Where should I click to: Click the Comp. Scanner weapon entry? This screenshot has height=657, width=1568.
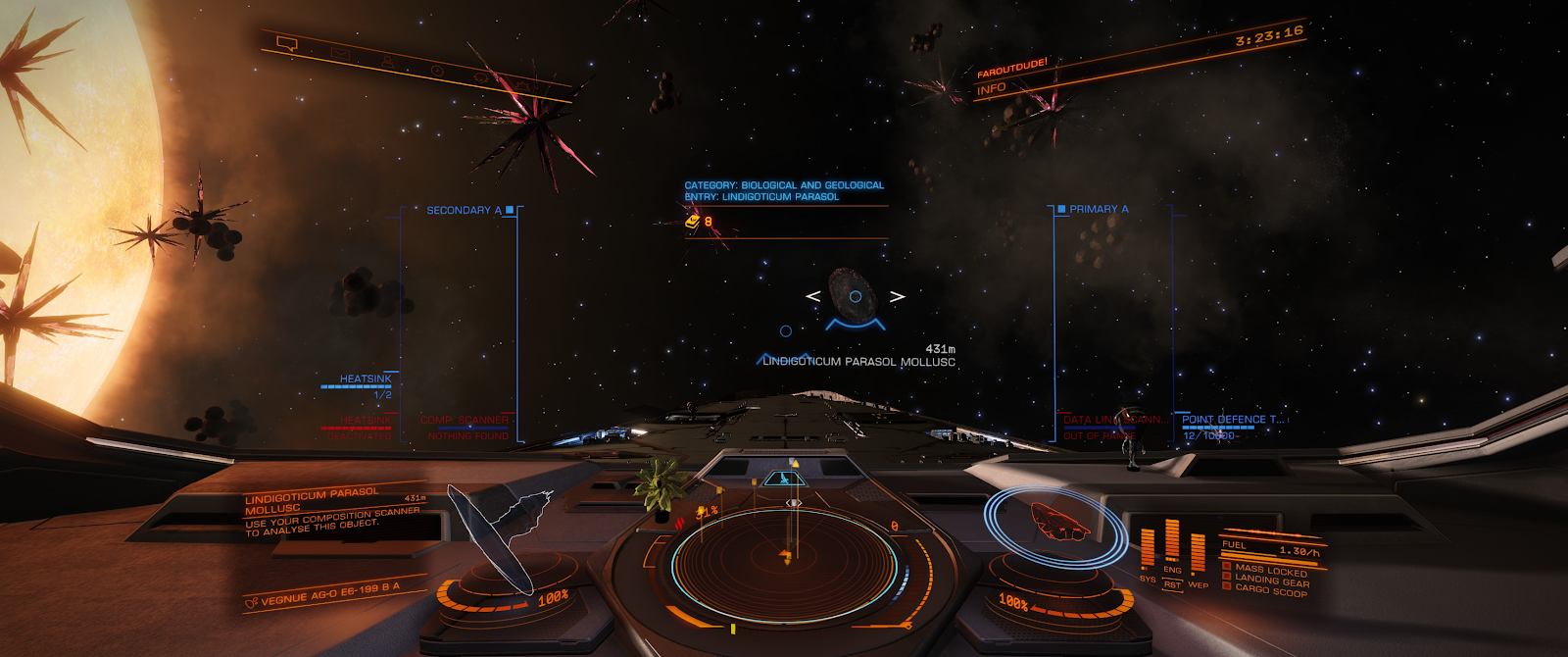(x=465, y=420)
